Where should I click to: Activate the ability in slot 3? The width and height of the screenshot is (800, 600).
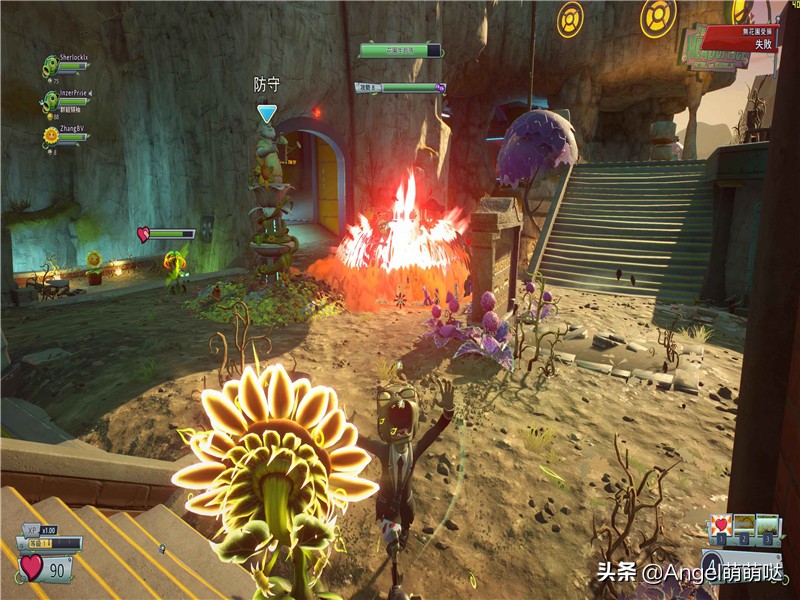coord(768,525)
